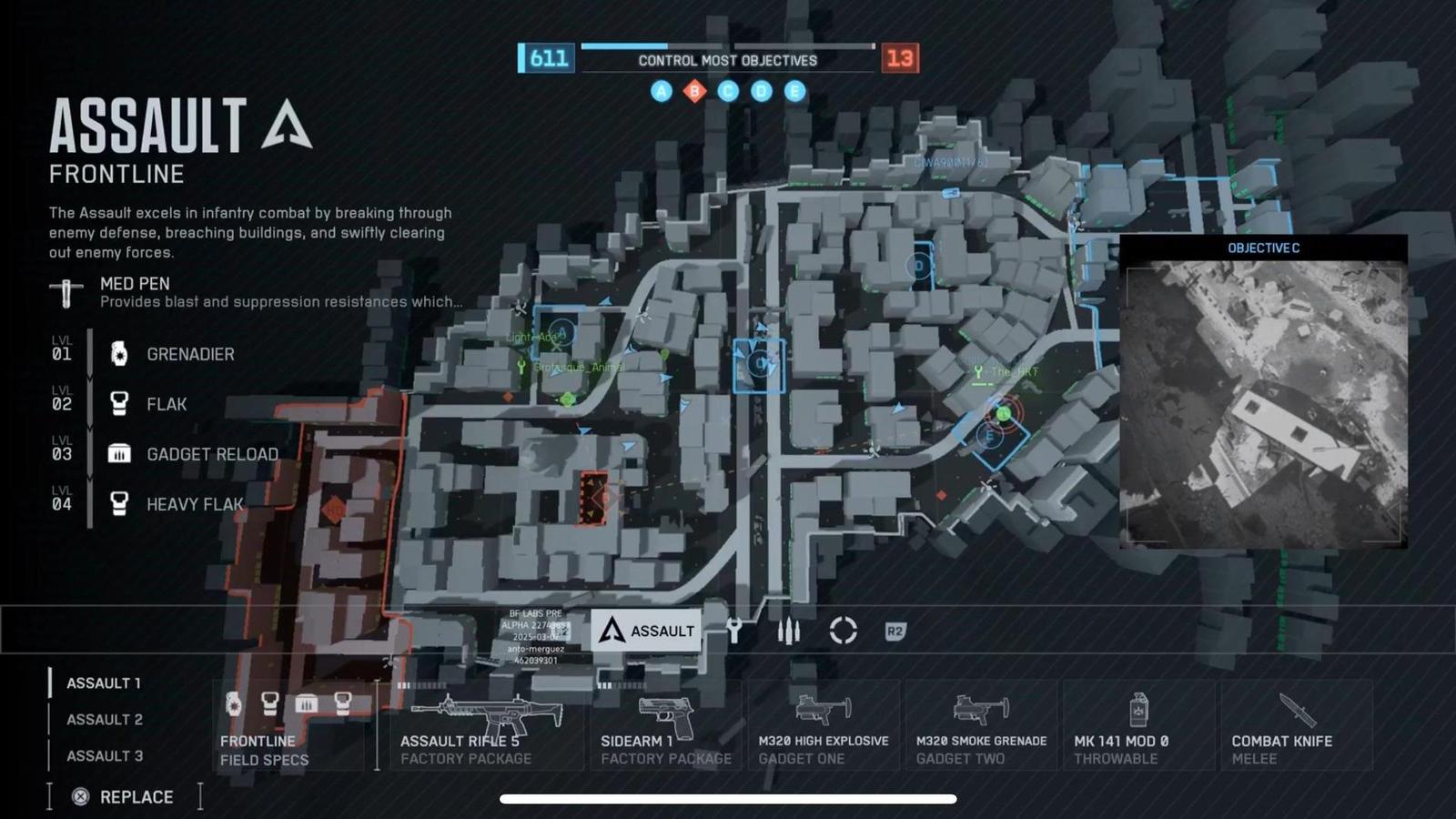The image size is (1456, 819).
Task: Click the Heavy Flak level 04 icon
Action: point(119,503)
